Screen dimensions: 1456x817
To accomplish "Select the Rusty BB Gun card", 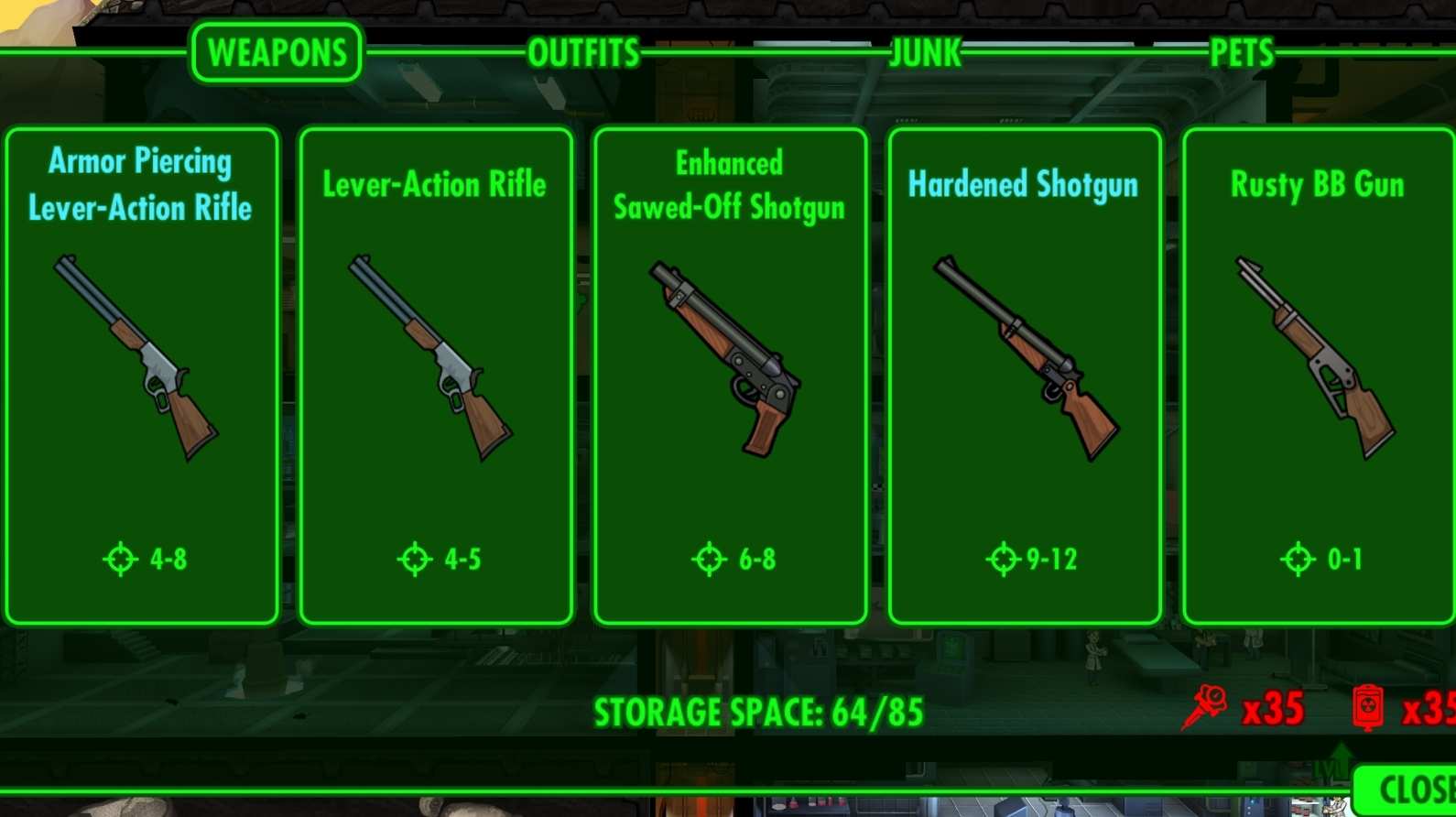I will tap(1318, 376).
